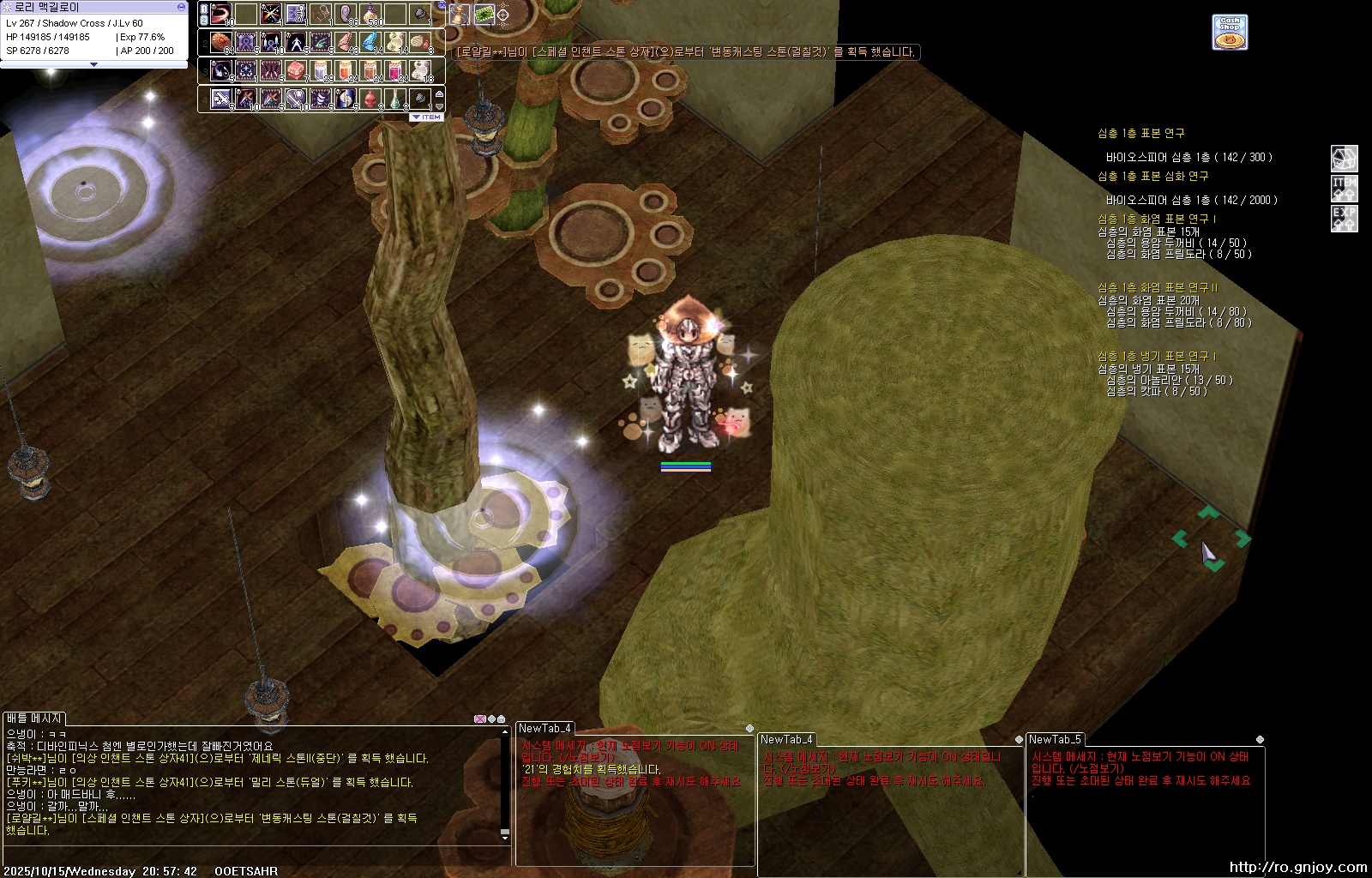Click the ITEM boost icon on right edge

pos(1344,188)
